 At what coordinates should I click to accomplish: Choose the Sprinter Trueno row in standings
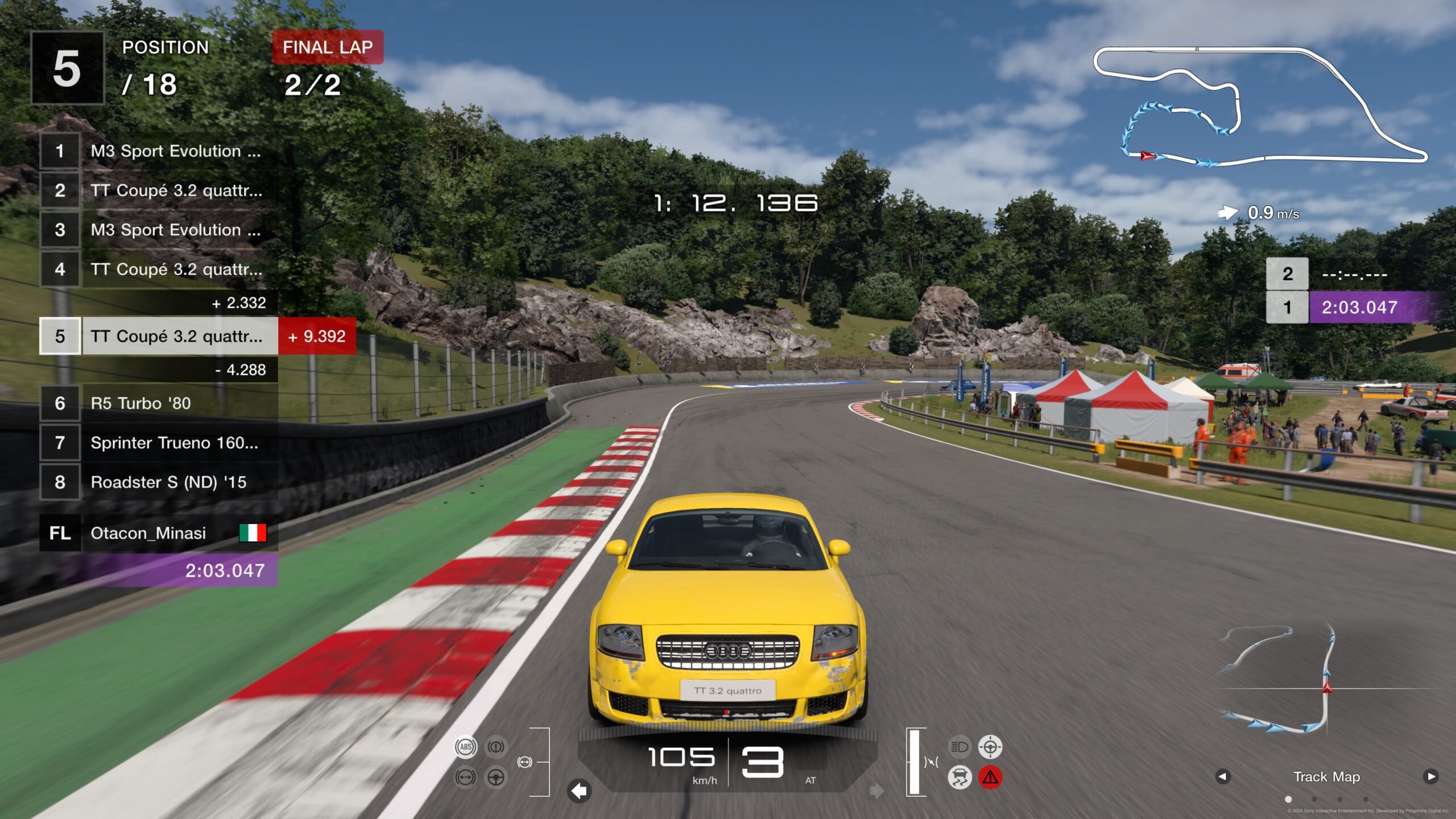(158, 442)
